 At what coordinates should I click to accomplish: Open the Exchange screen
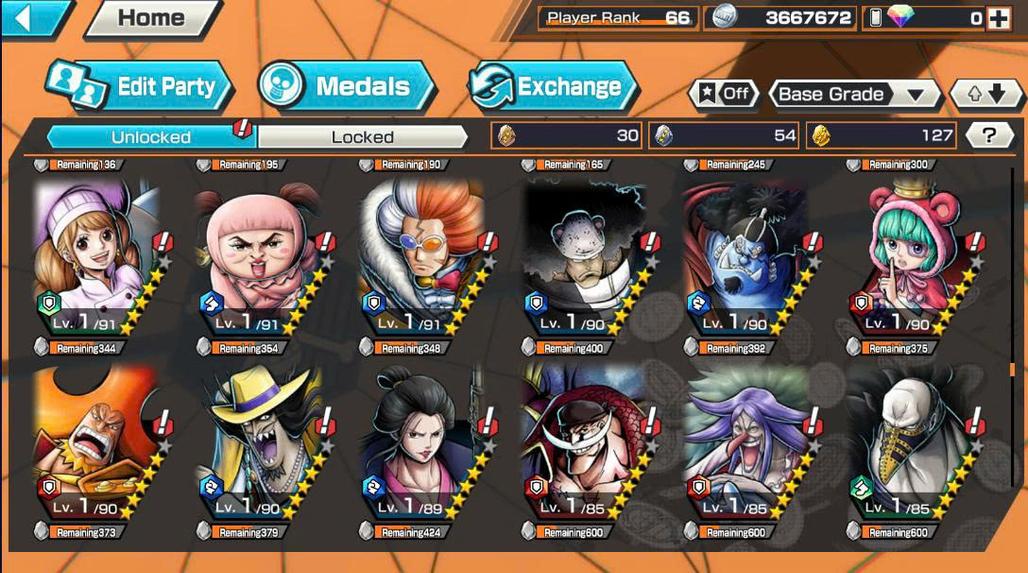tap(553, 86)
